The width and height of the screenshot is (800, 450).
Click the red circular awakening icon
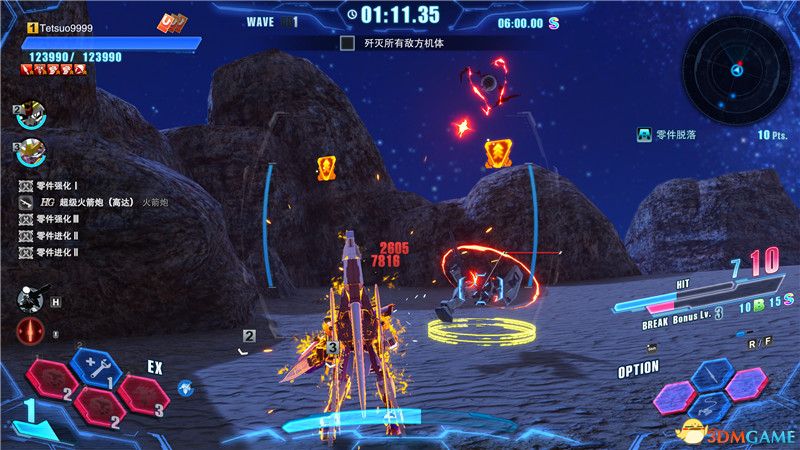pos(30,334)
